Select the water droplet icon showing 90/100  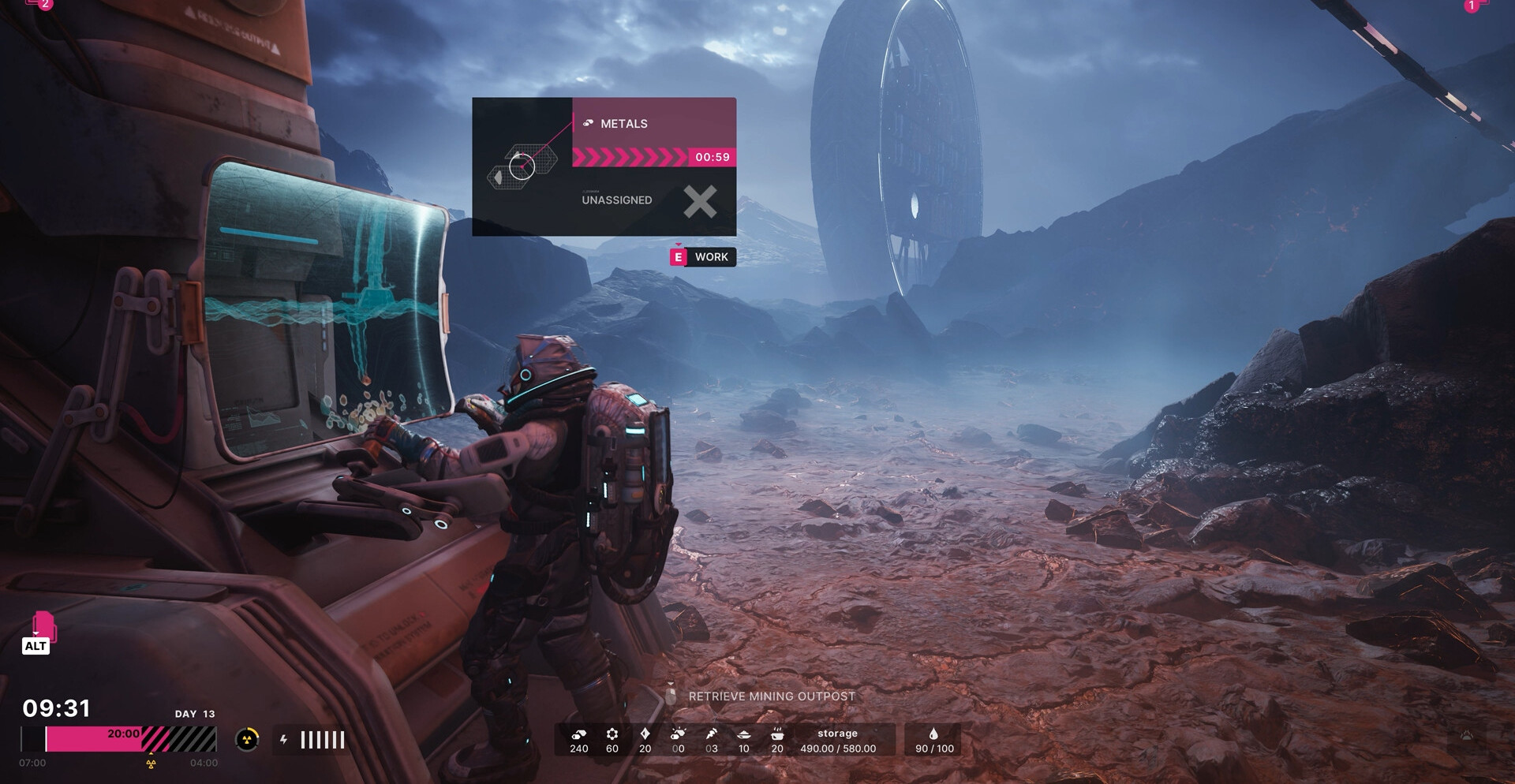click(x=934, y=734)
